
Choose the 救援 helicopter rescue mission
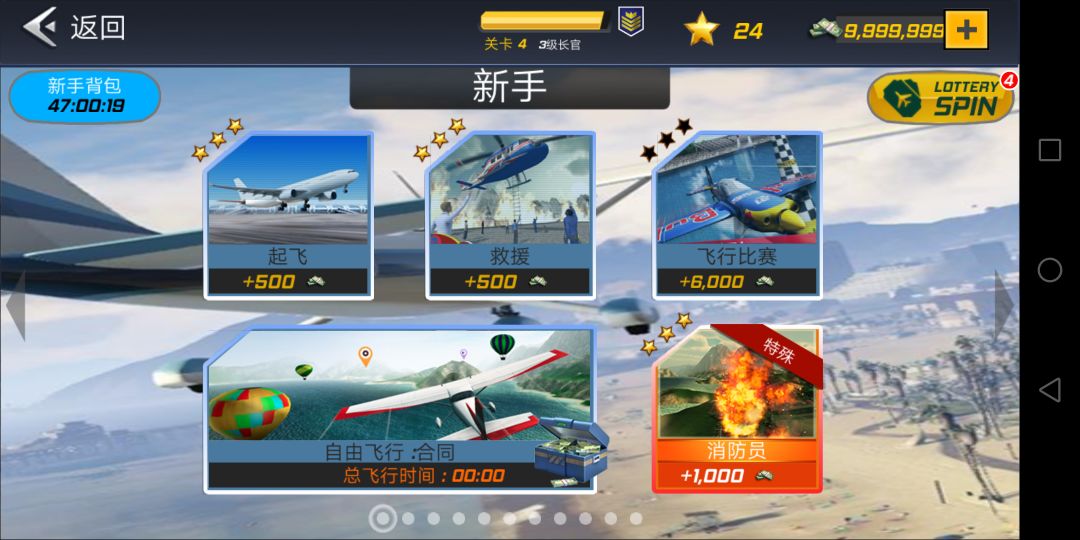[x=510, y=216]
